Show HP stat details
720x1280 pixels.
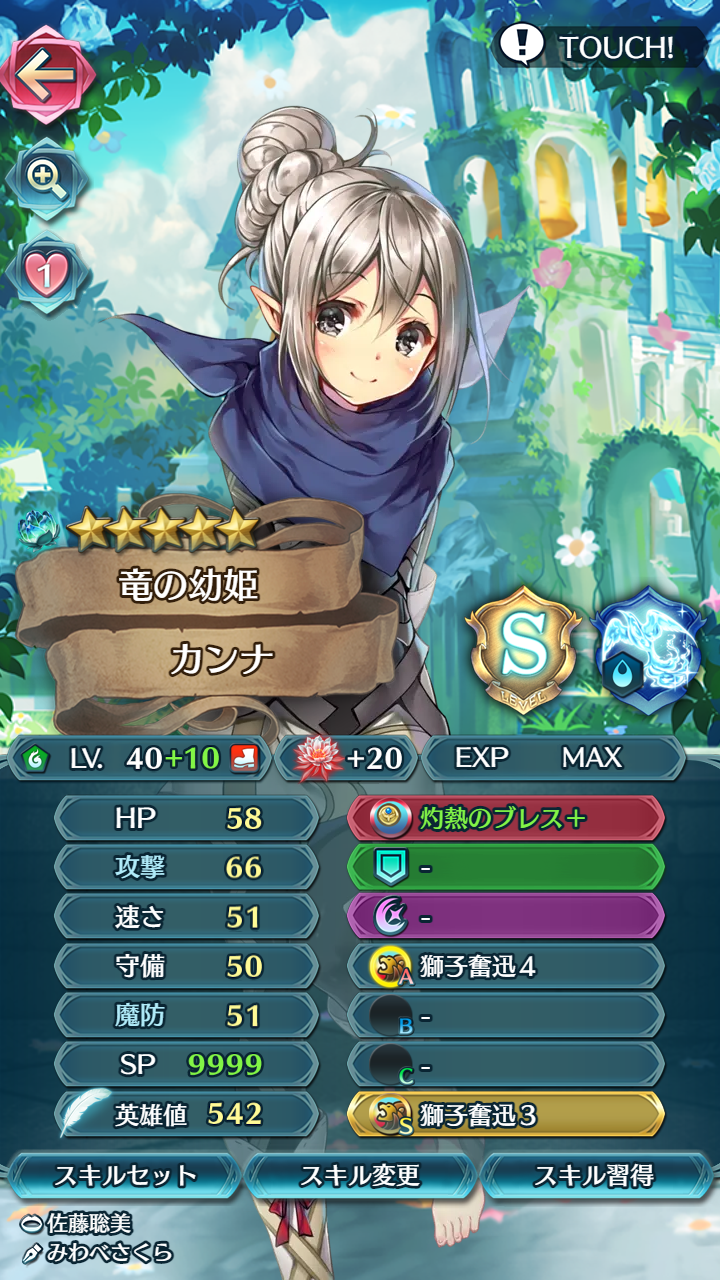pyautogui.click(x=187, y=819)
